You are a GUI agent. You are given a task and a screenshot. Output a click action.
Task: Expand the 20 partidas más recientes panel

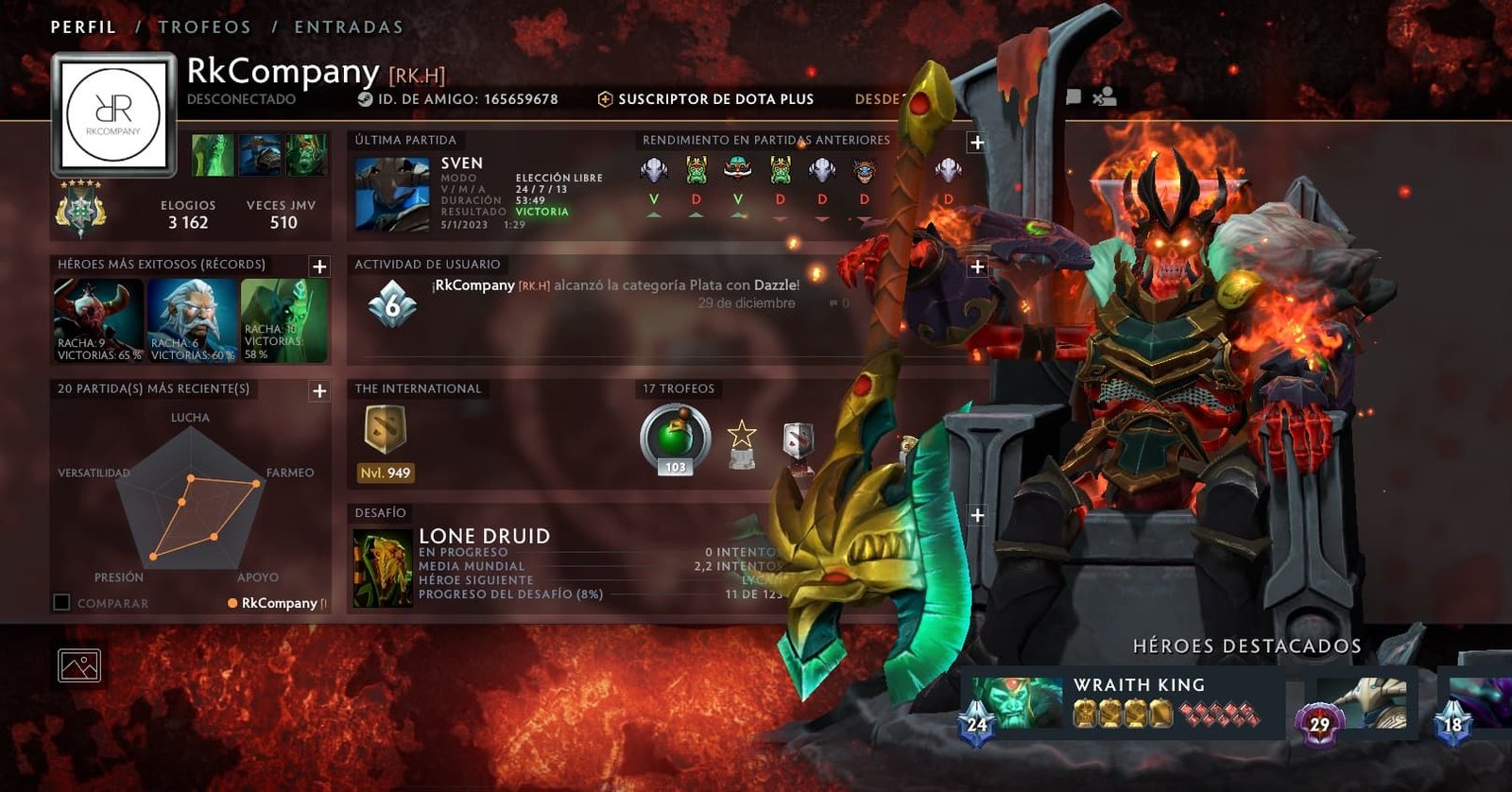click(x=319, y=391)
